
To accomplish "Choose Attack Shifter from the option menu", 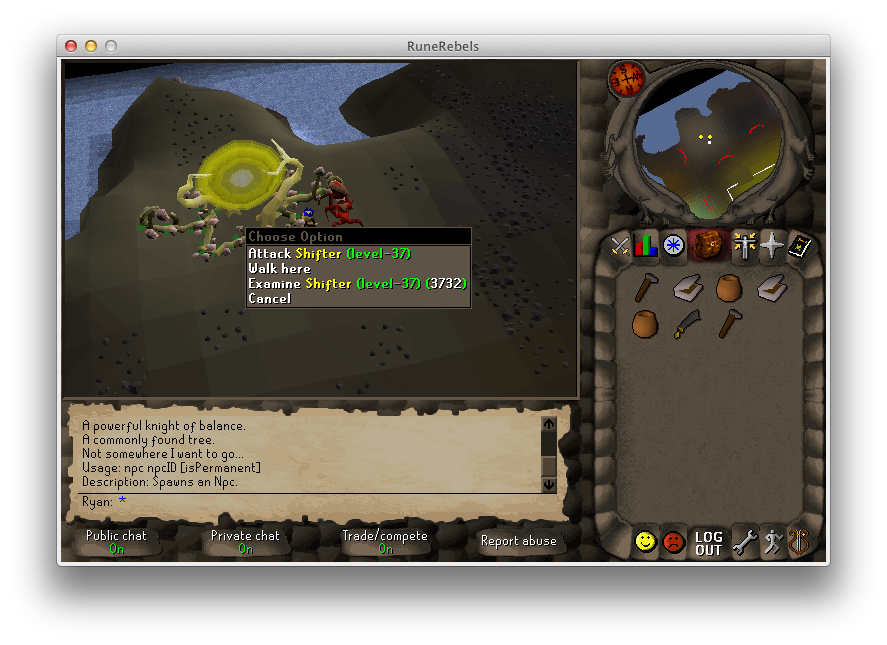I will coord(329,254).
